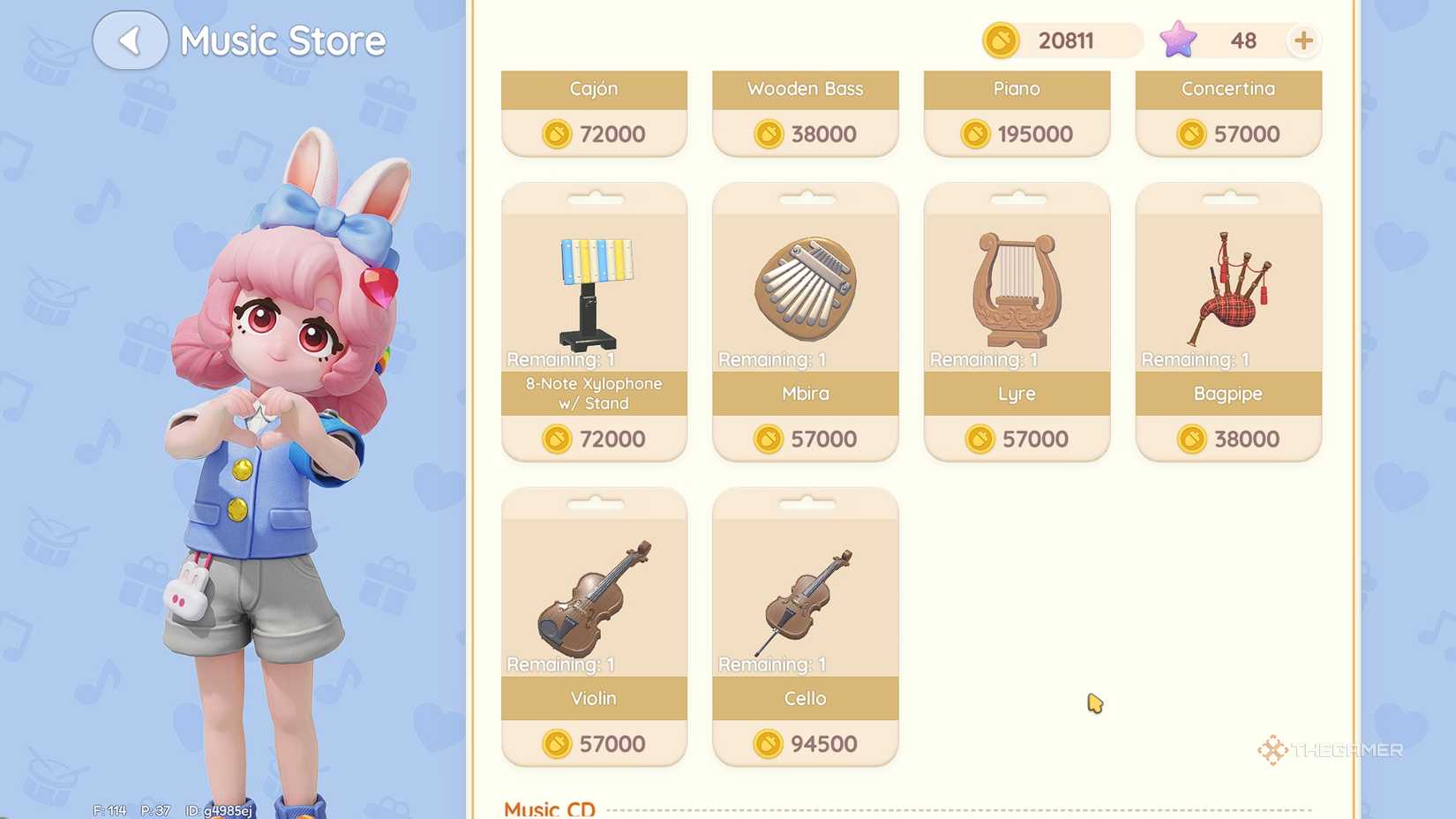Select the Cello instrument icon
Viewport: 1456px width, 819px height.
click(803, 596)
